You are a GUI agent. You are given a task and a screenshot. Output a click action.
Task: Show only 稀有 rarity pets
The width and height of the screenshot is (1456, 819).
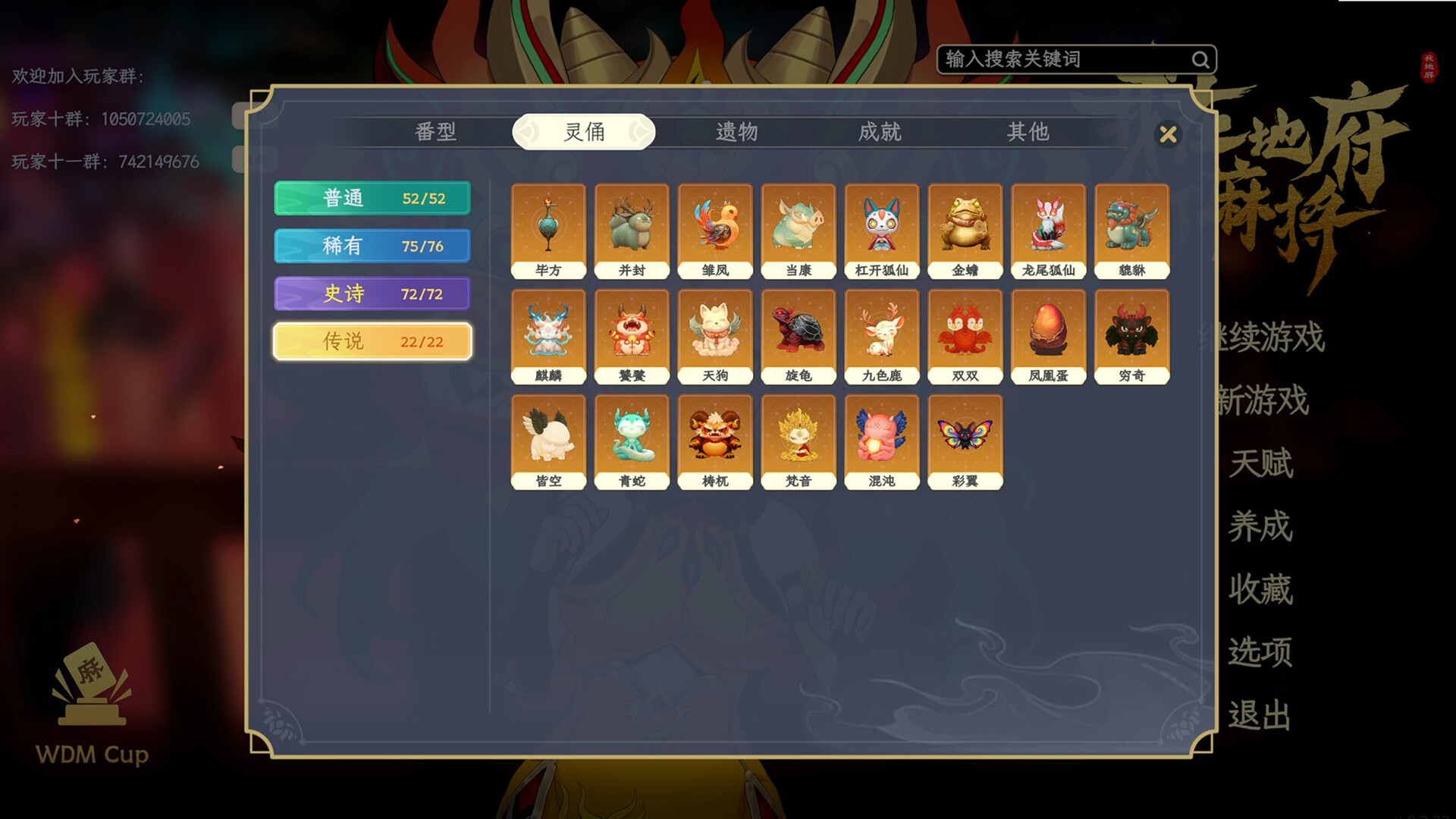tap(371, 246)
